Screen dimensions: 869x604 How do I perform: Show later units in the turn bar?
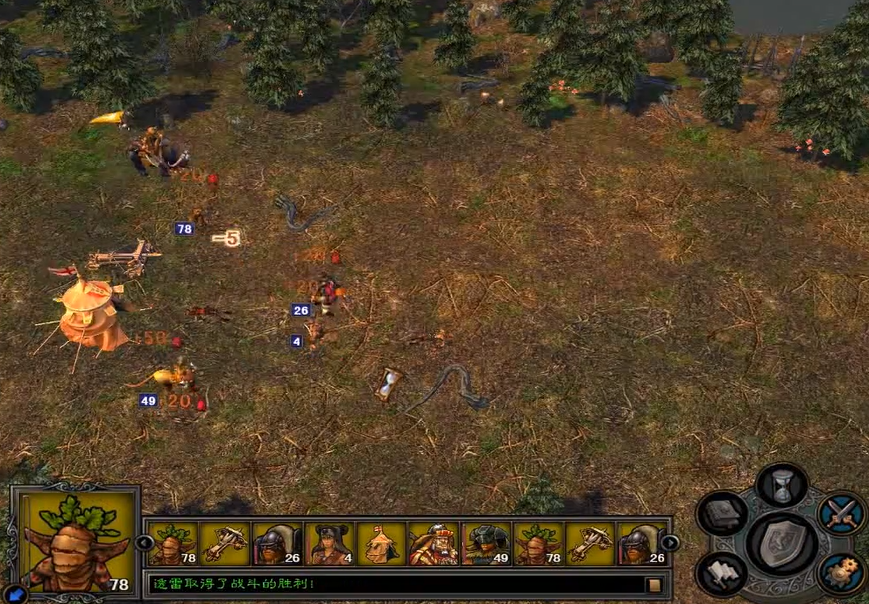point(670,543)
